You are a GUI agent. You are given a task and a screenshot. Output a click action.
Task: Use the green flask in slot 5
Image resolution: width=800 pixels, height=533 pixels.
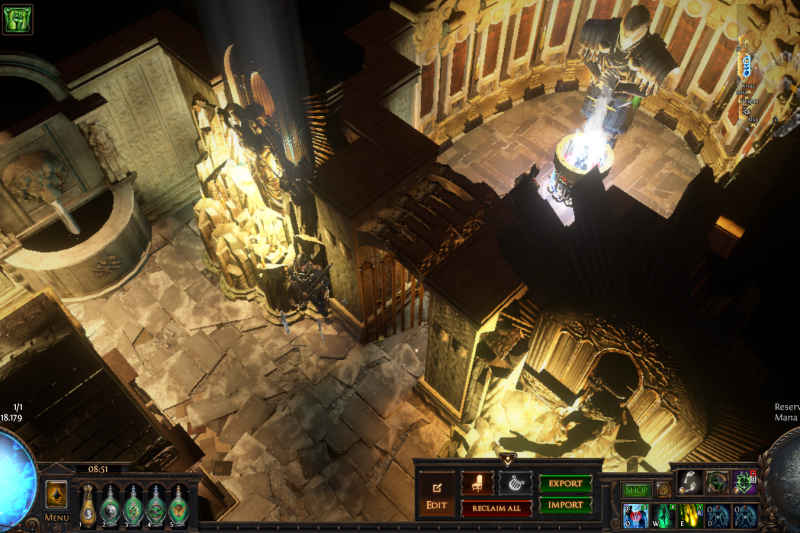point(178,505)
